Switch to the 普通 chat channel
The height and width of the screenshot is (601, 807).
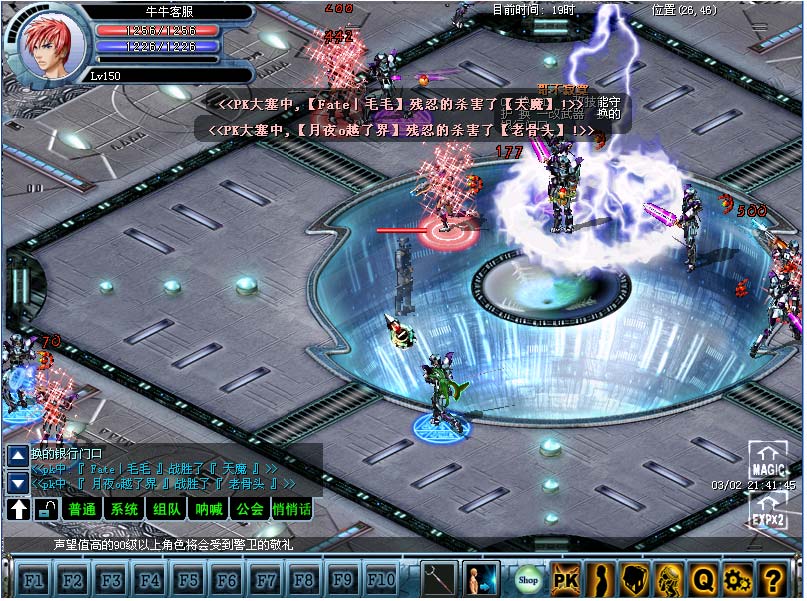[81, 510]
